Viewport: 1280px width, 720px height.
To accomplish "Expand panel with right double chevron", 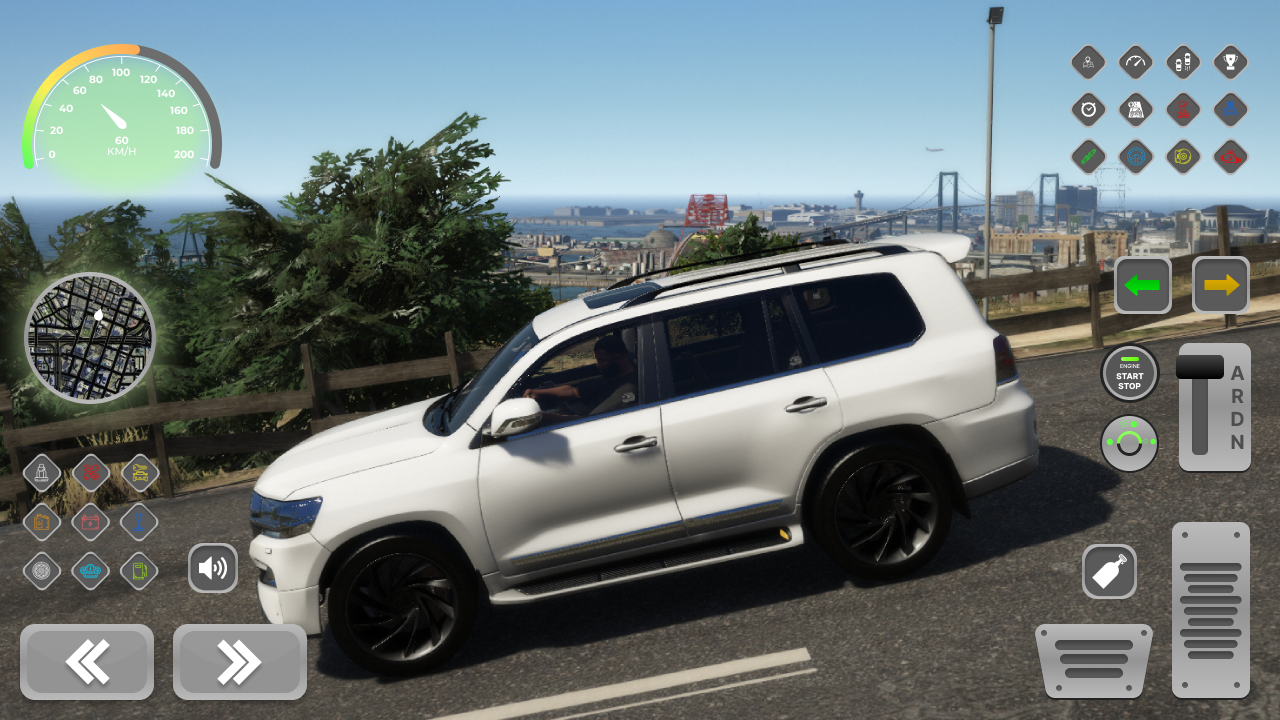I will pos(239,662).
